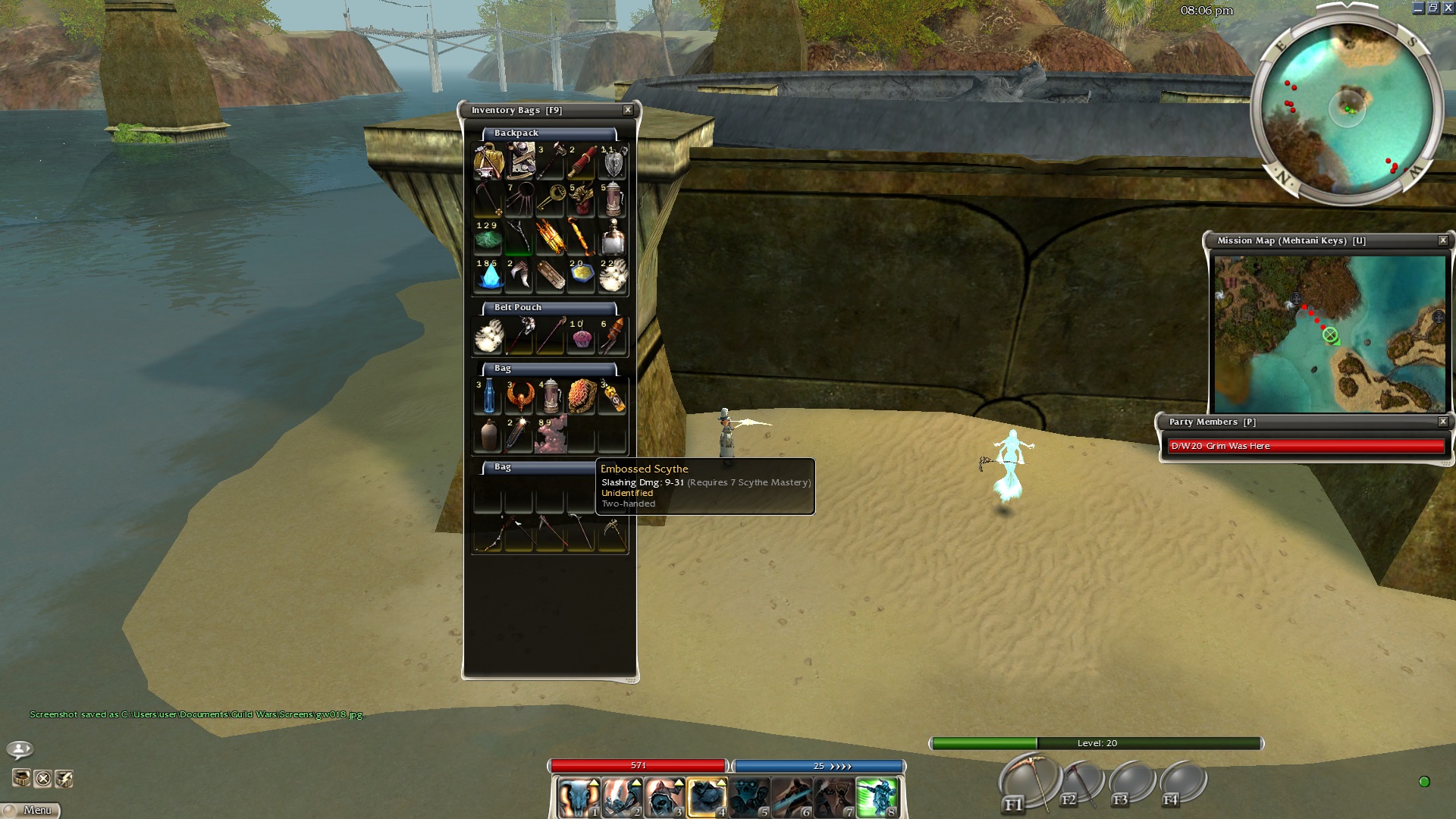Select the blue bottle in the Bag
Viewport: 1456px width, 819px height.
coord(488,397)
